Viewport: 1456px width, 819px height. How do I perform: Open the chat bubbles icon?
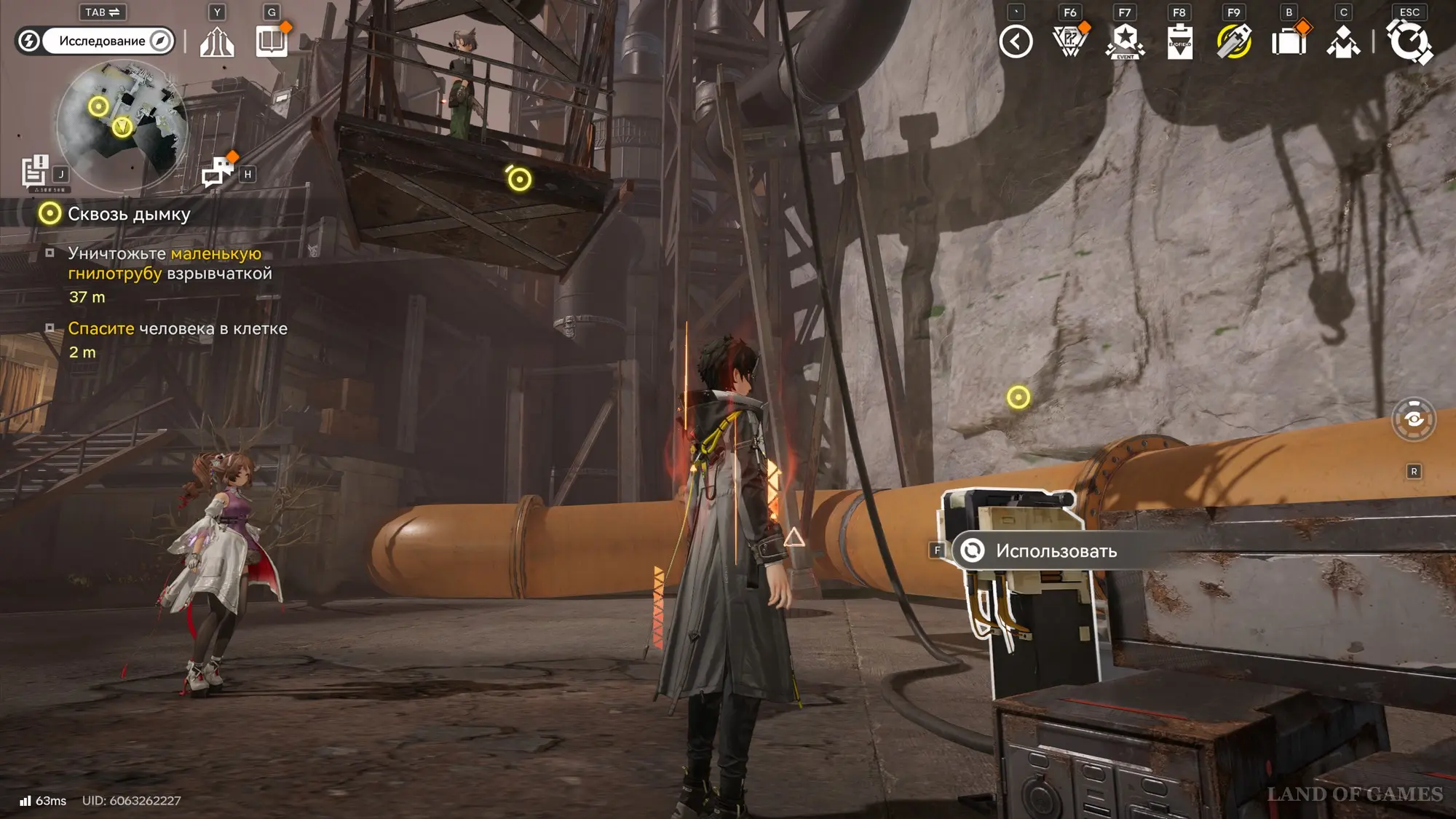tap(218, 172)
